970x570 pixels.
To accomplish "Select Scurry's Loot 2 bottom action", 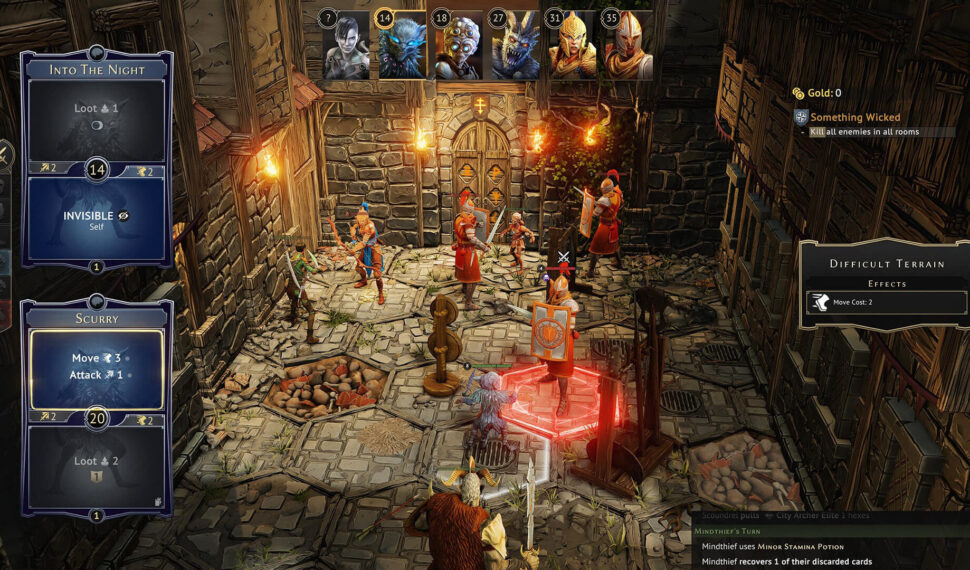I will (98, 466).
